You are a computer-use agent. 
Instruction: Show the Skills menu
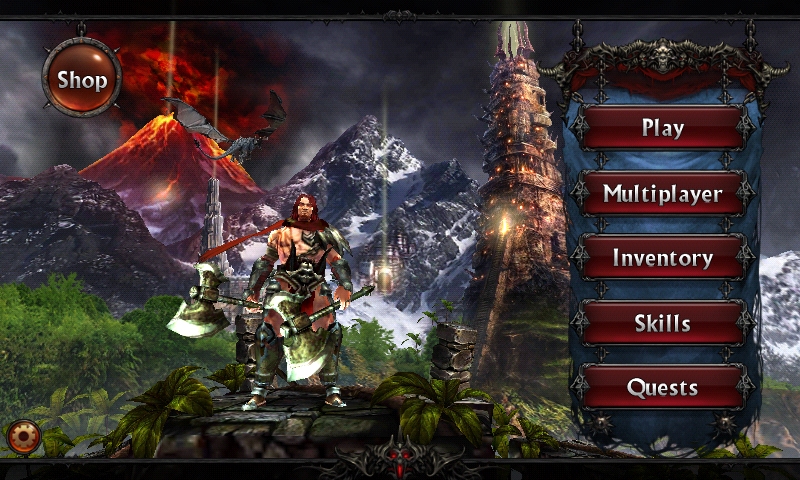click(663, 323)
